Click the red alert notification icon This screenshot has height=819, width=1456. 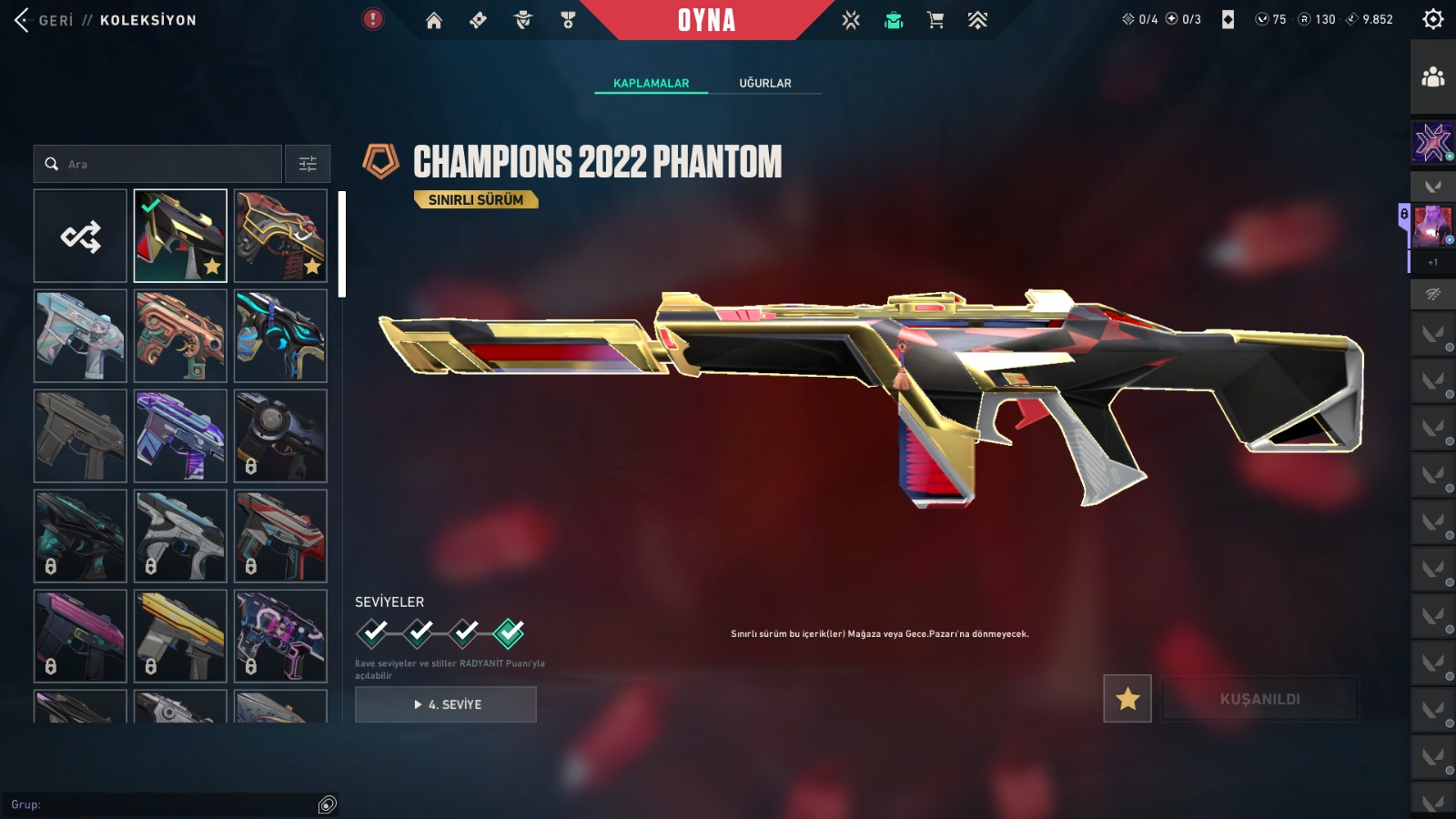373,19
